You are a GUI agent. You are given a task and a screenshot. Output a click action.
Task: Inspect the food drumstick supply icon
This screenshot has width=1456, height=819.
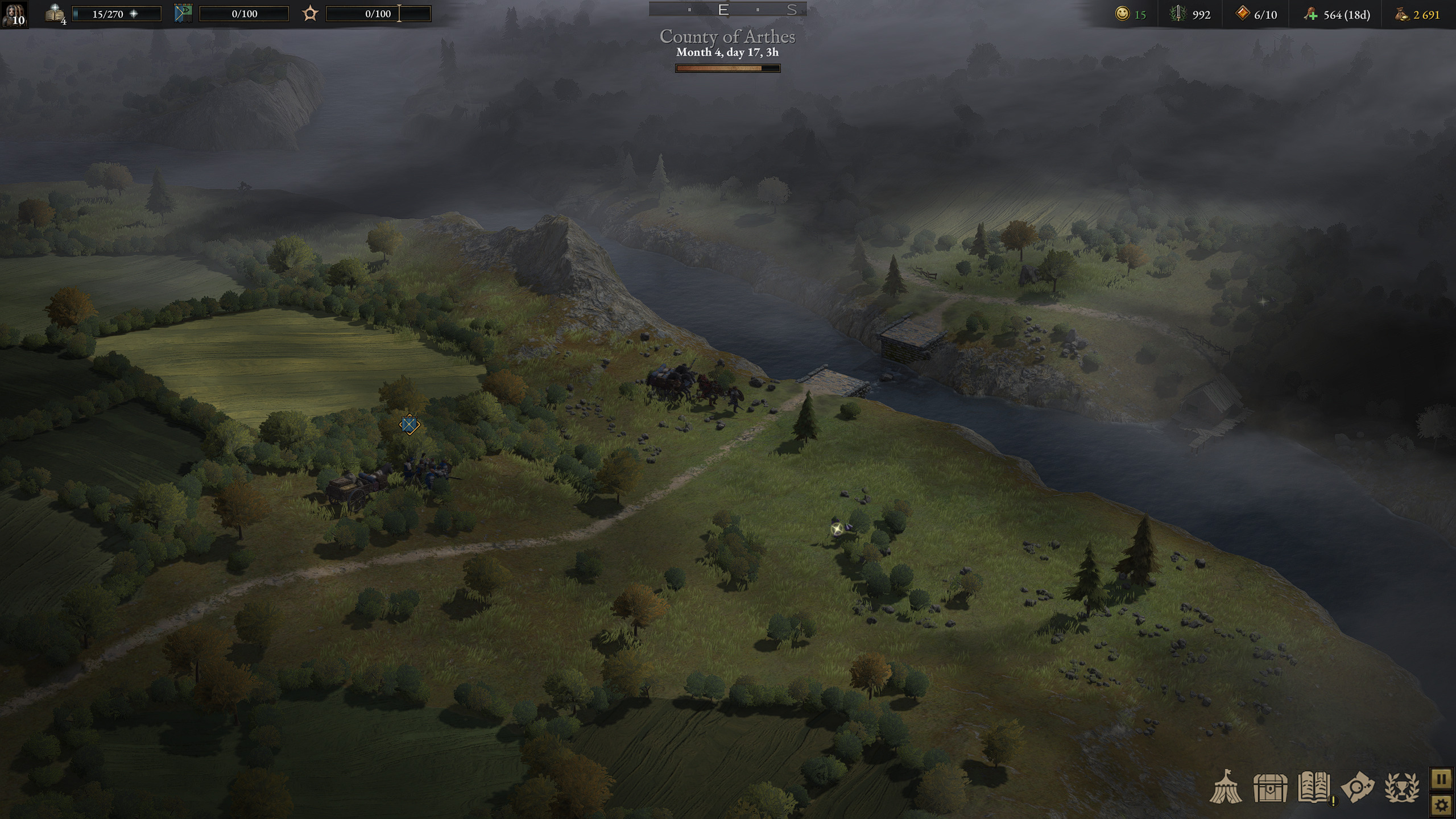pyautogui.click(x=1311, y=14)
